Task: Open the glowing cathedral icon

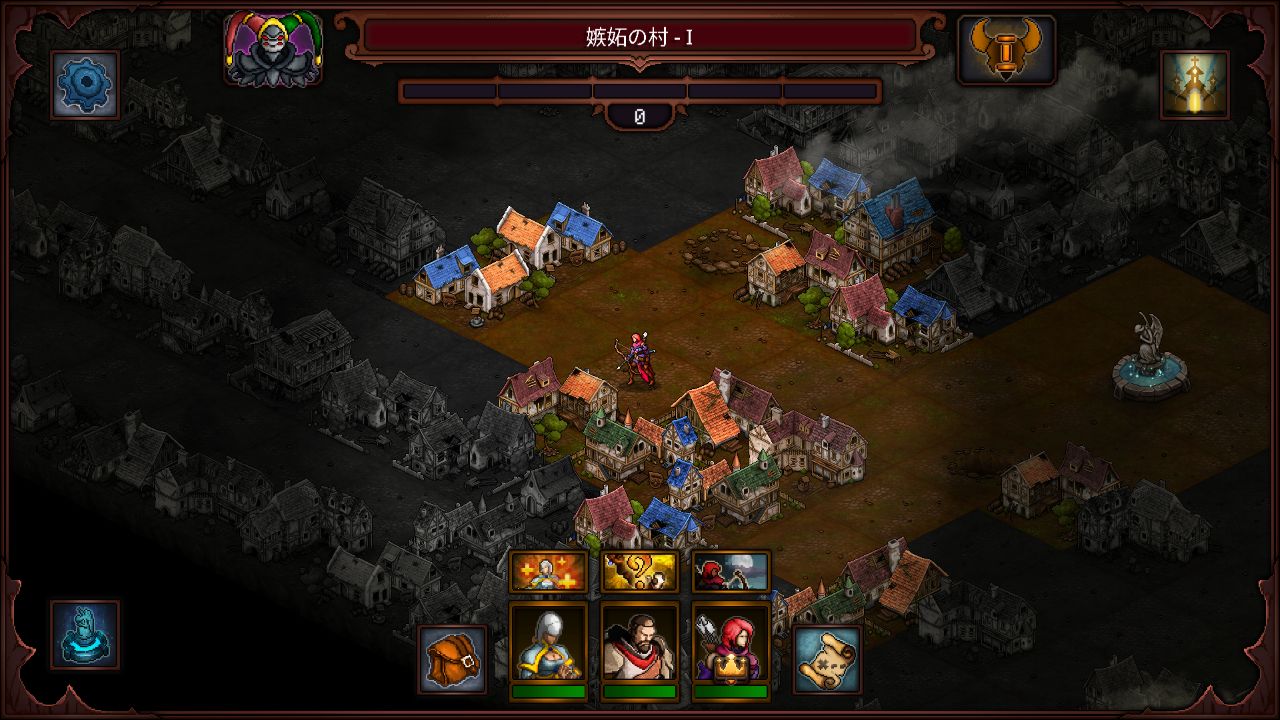Action: coord(1195,85)
